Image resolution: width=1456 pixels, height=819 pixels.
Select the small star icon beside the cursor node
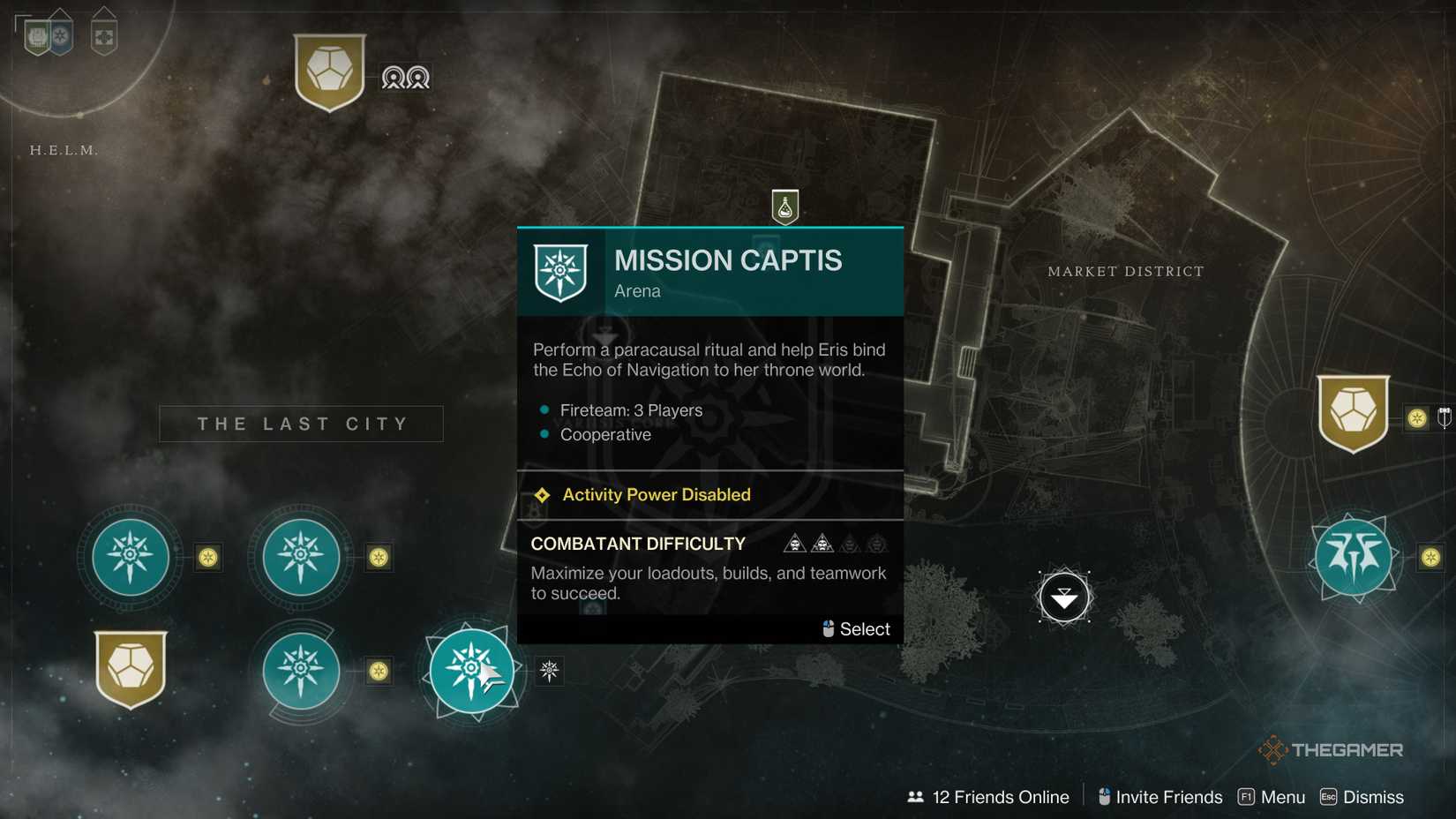click(549, 672)
